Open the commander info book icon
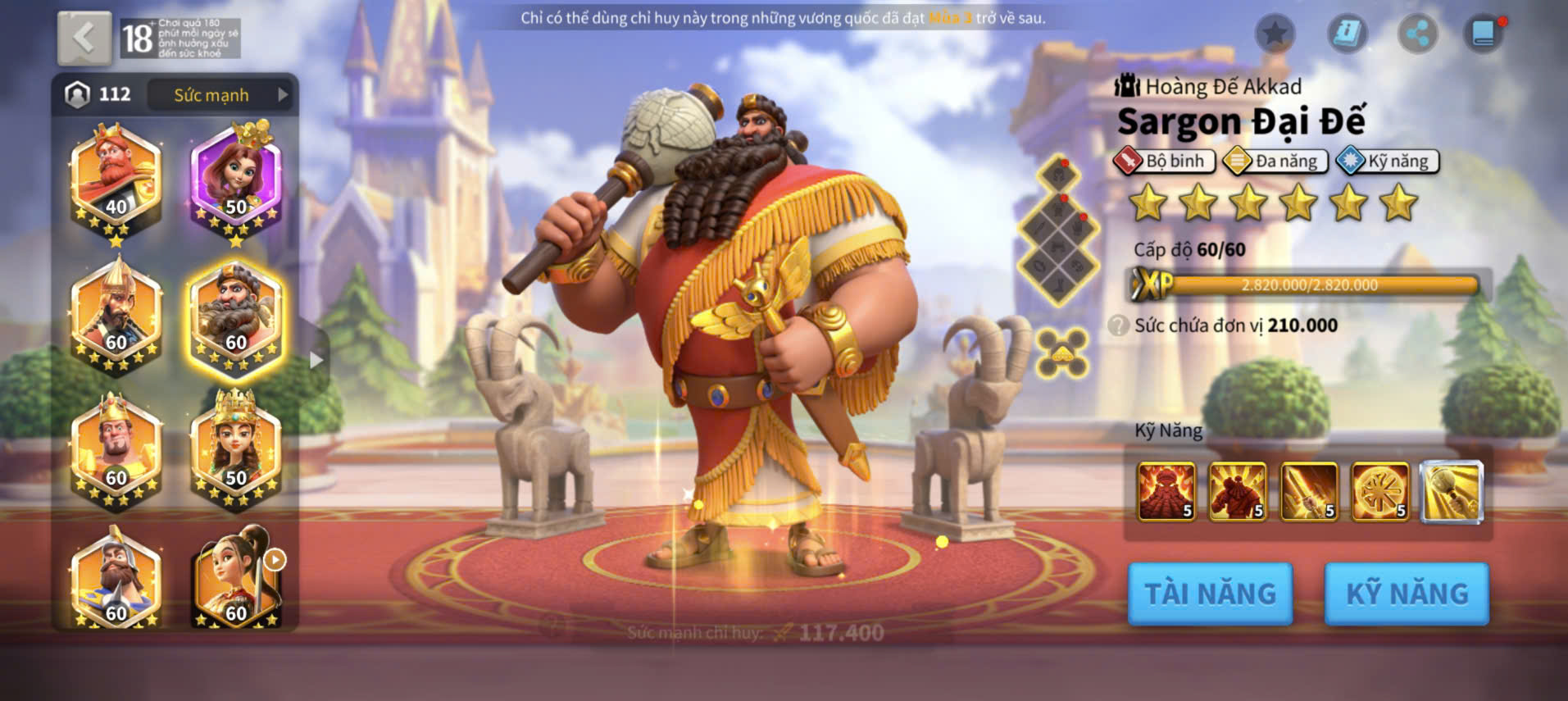 coord(1347,34)
